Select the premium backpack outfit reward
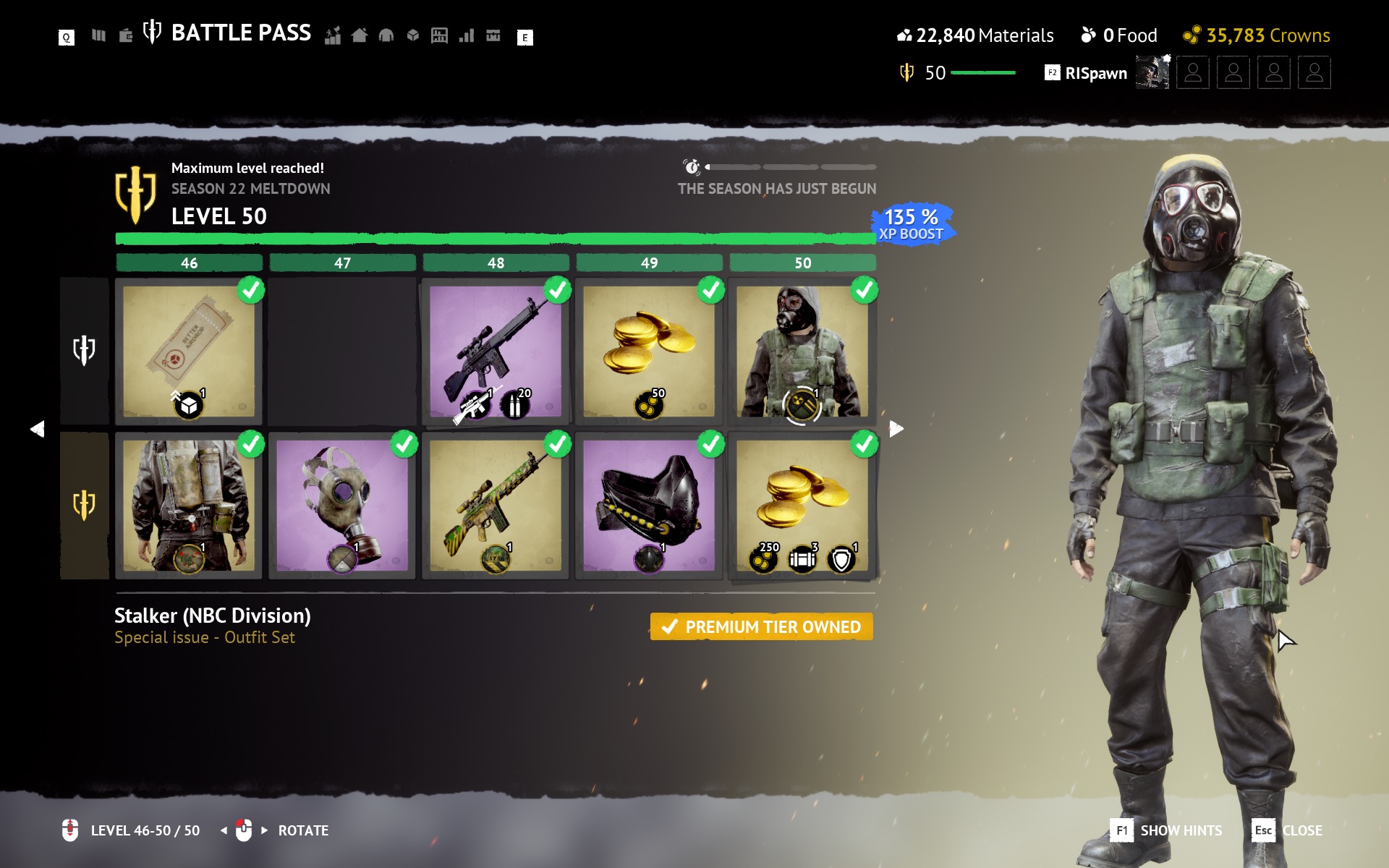 (189, 505)
